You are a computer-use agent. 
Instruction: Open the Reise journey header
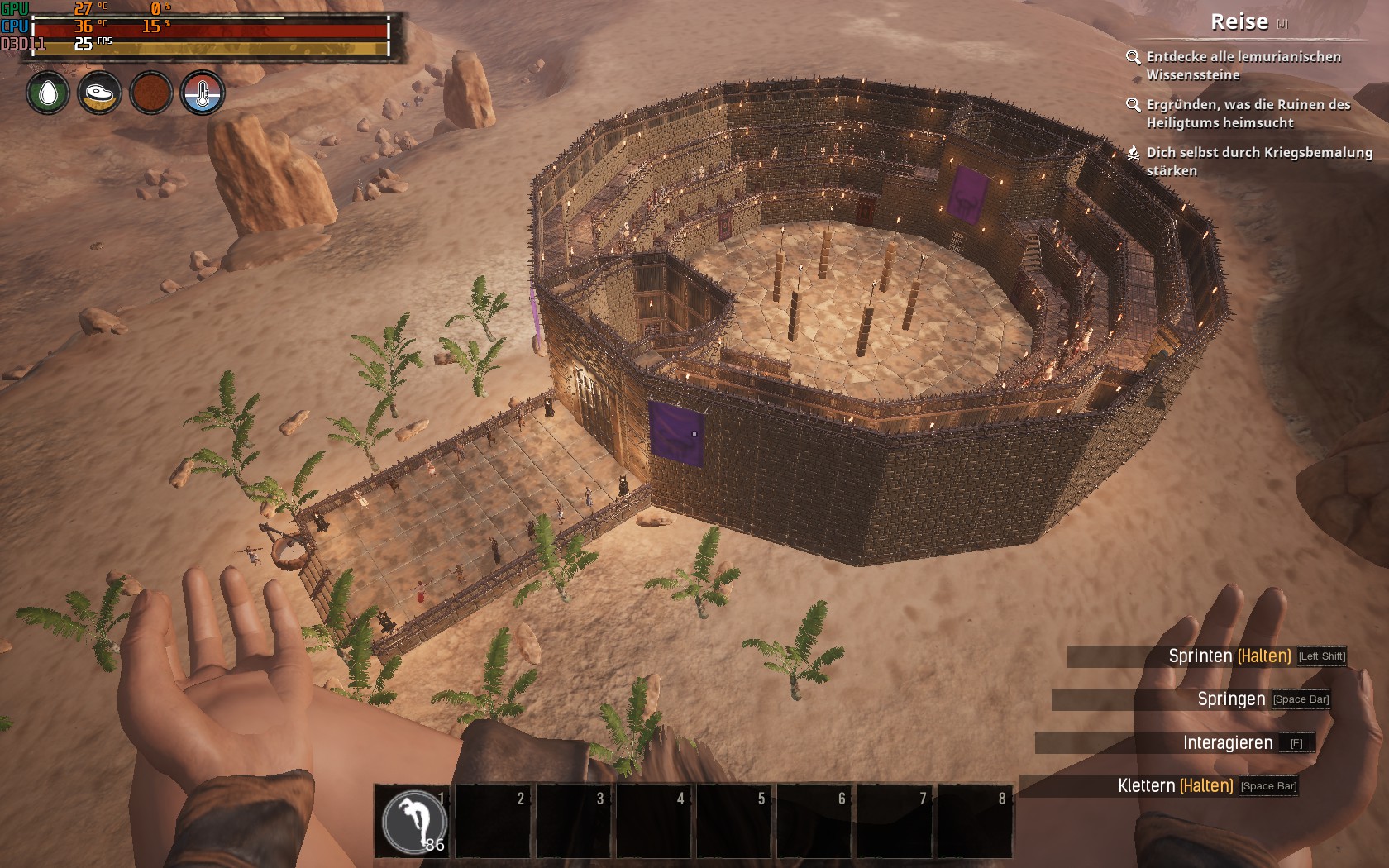[1239, 22]
